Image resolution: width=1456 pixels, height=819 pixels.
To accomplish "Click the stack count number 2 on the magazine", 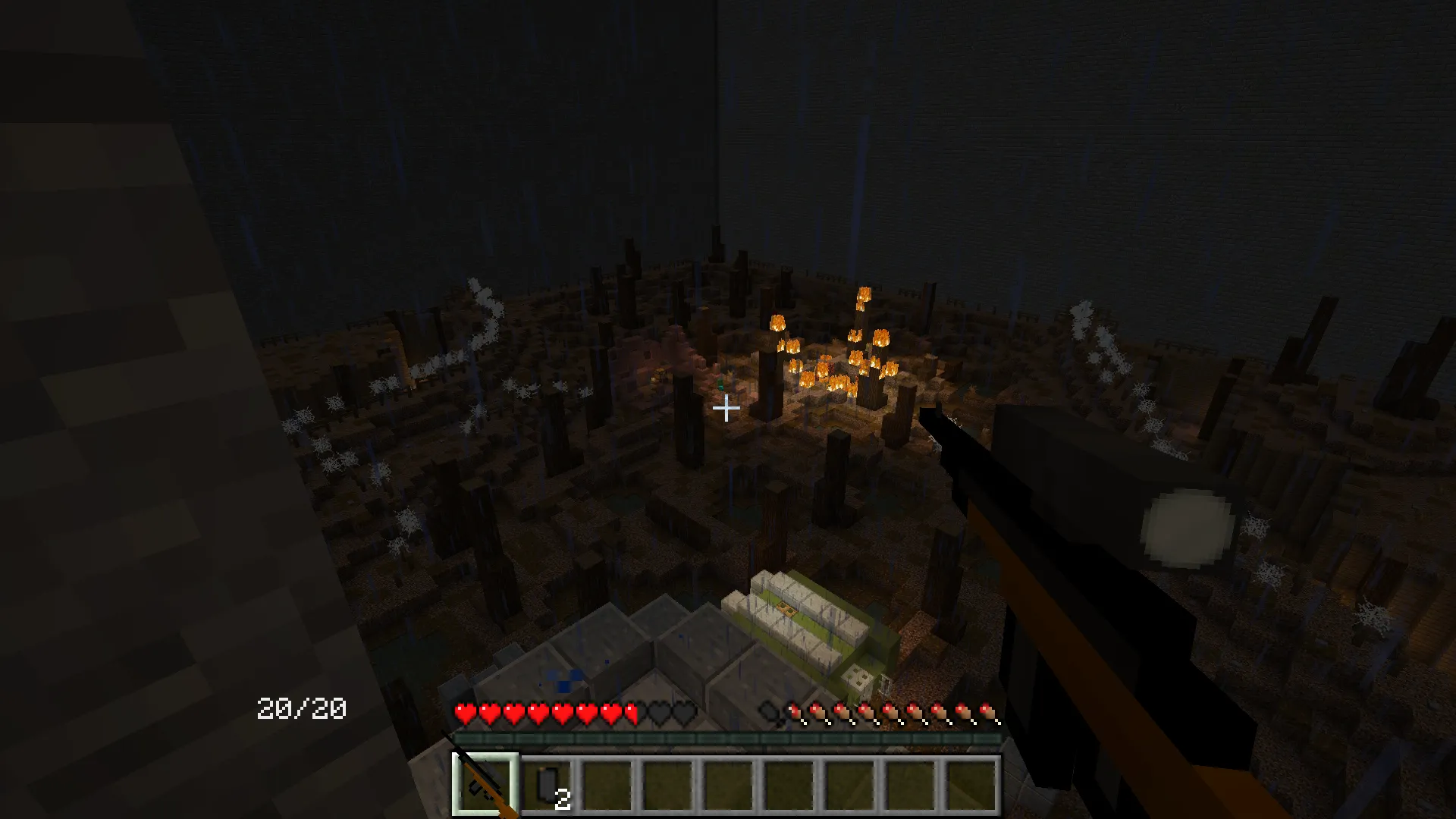I will (564, 800).
